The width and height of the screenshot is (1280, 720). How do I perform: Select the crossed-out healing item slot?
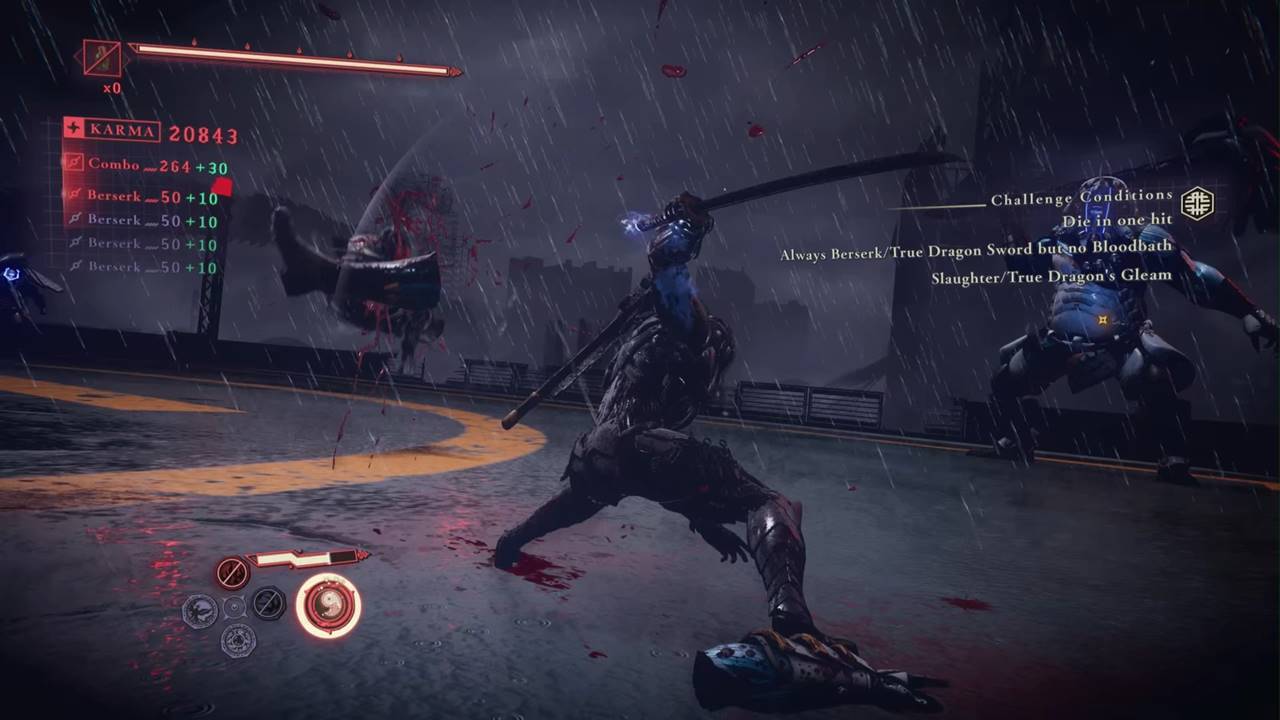coord(102,58)
